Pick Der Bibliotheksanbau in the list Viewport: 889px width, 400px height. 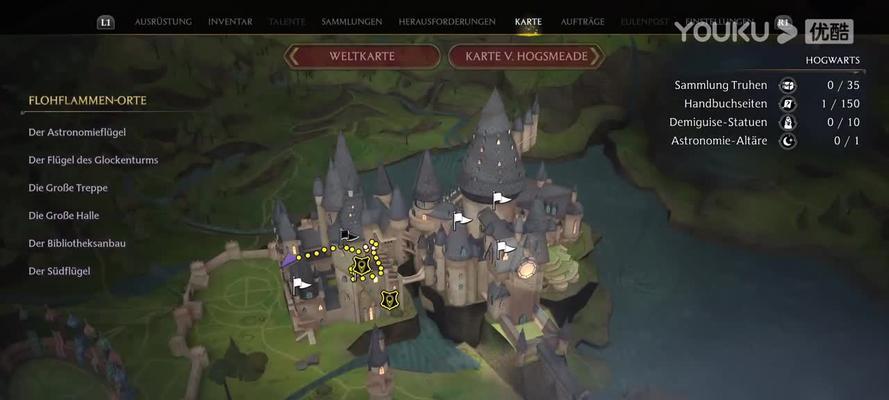(x=78, y=244)
